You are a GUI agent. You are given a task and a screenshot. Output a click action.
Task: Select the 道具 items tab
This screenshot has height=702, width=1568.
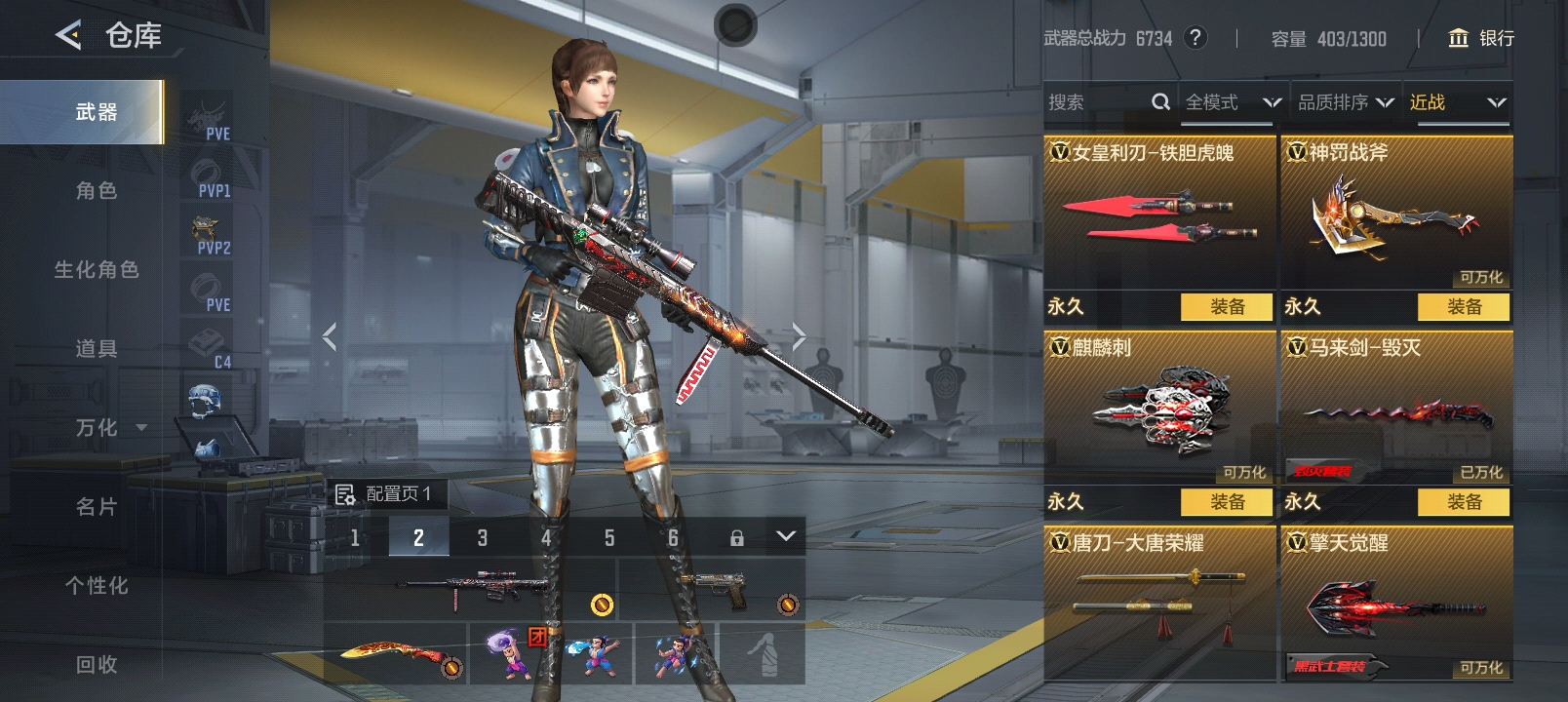tap(96, 349)
